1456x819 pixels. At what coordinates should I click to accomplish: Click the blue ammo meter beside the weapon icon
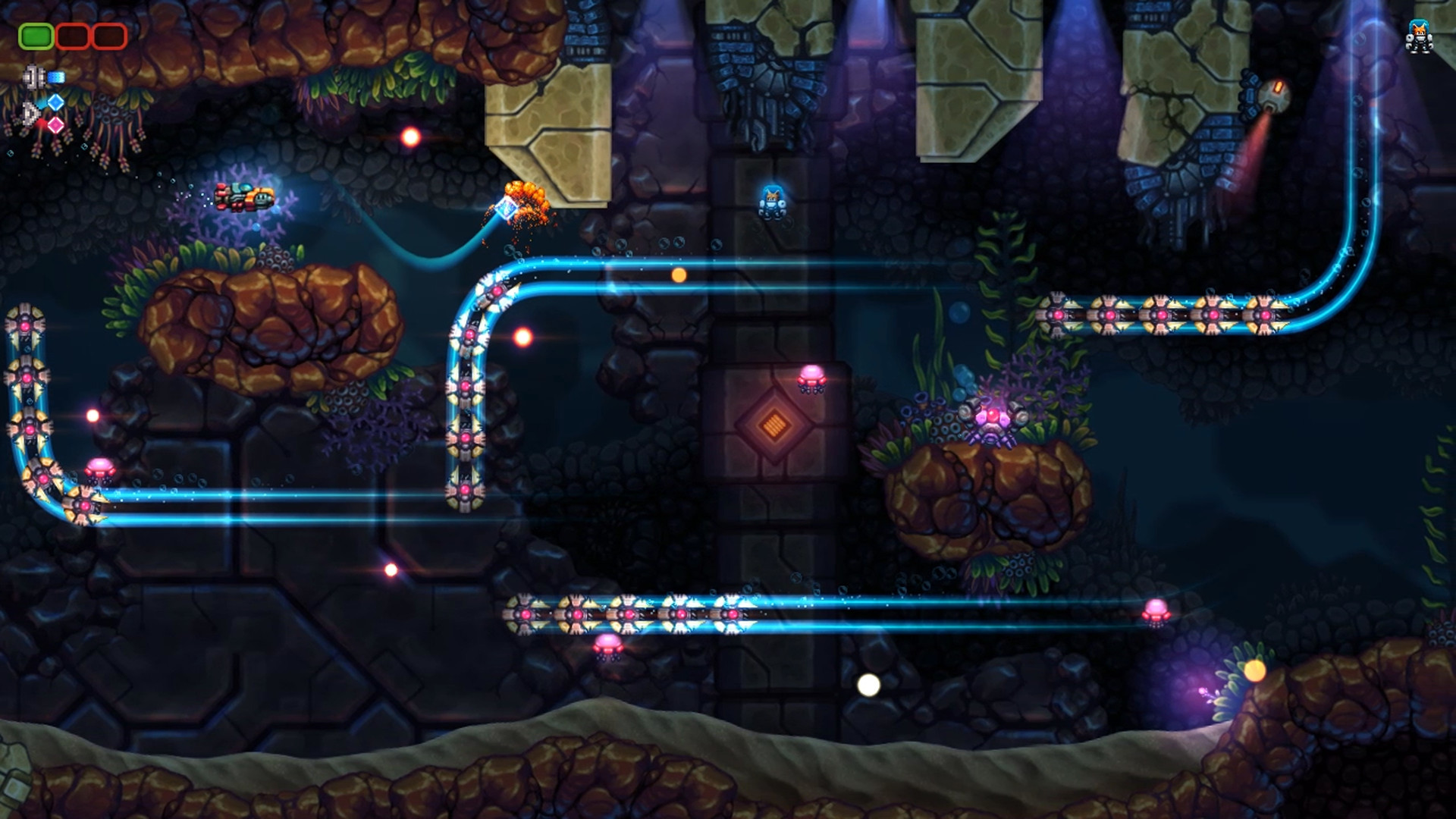click(56, 77)
